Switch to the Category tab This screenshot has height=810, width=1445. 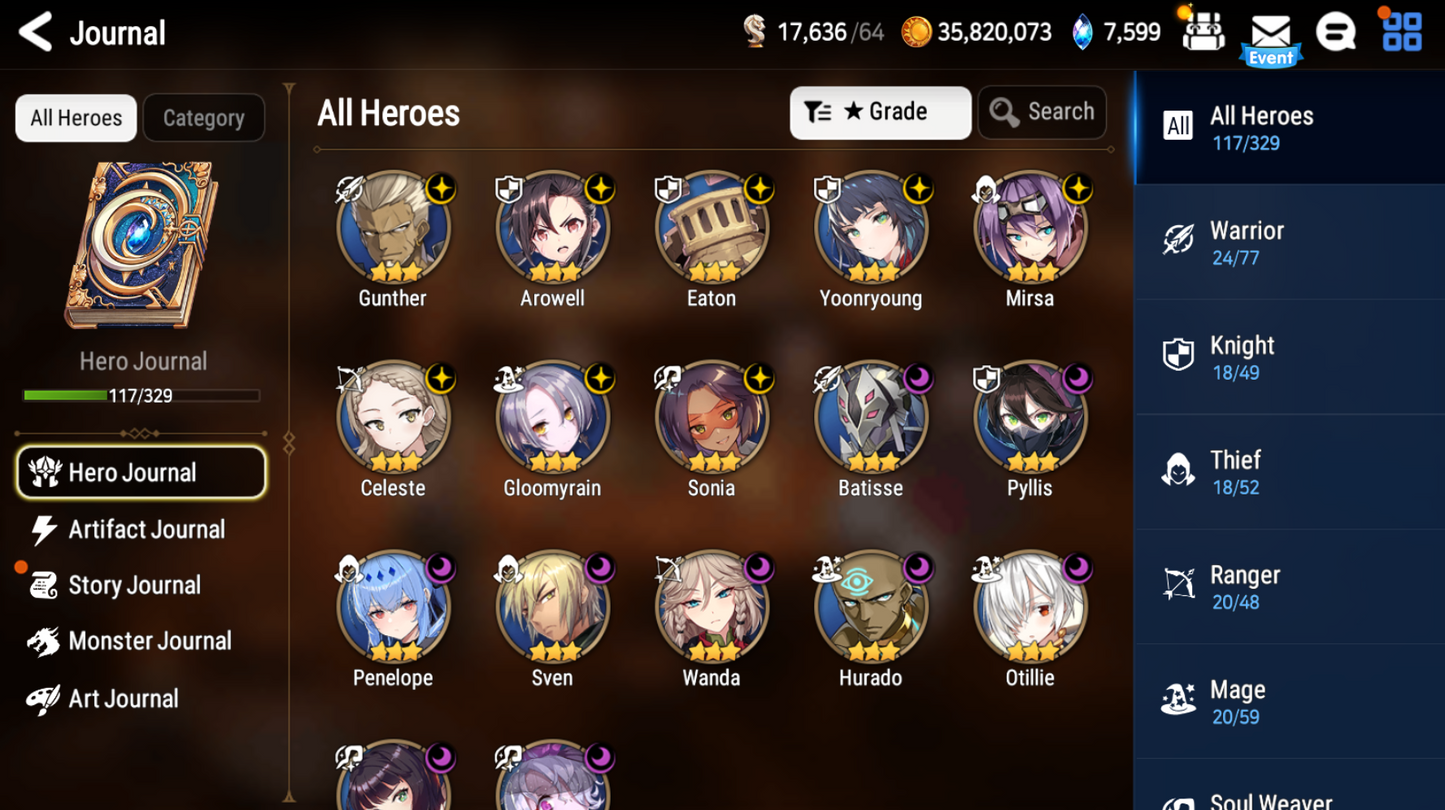click(x=204, y=118)
